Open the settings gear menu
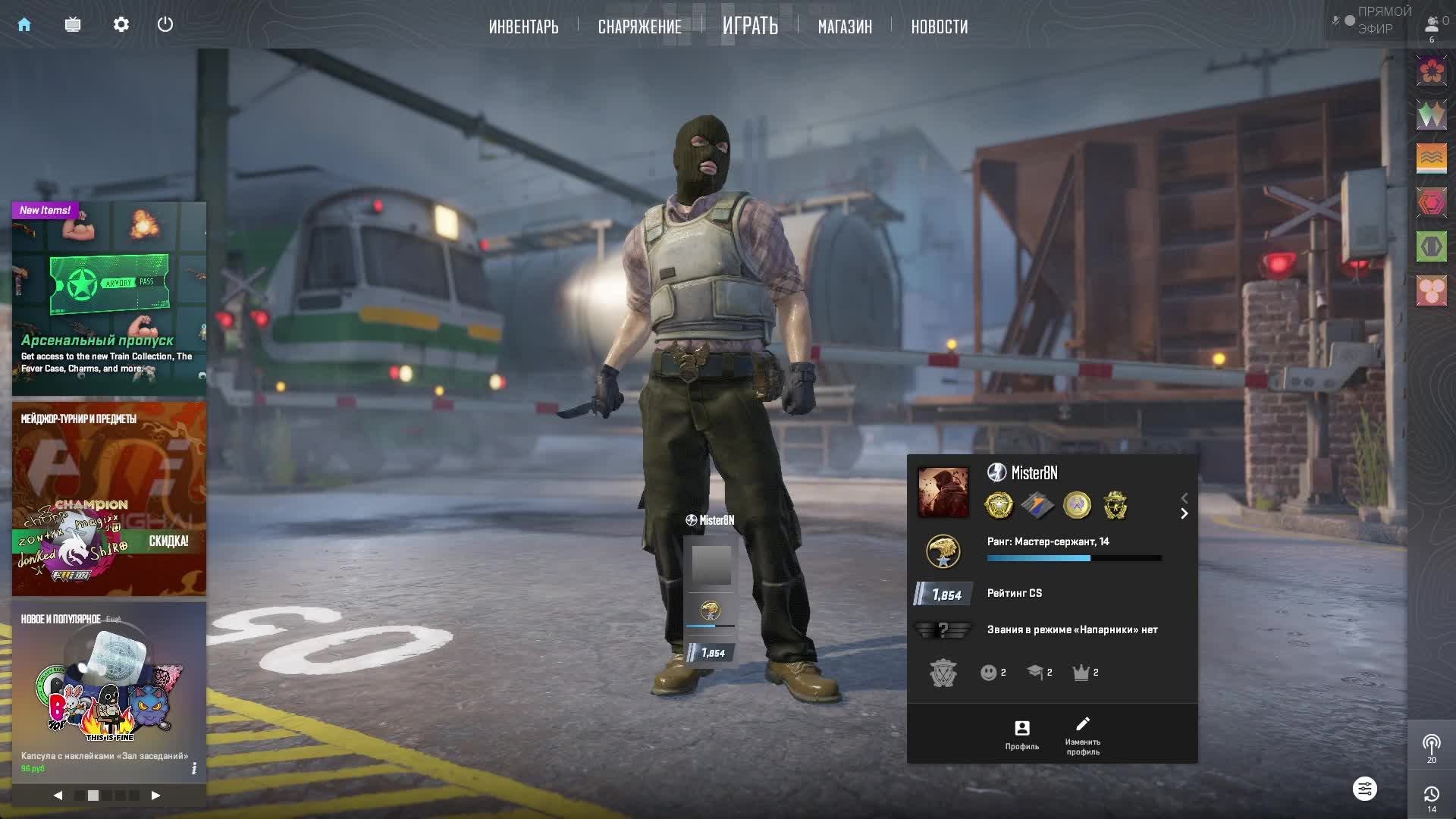The width and height of the screenshot is (1456, 819). click(121, 25)
